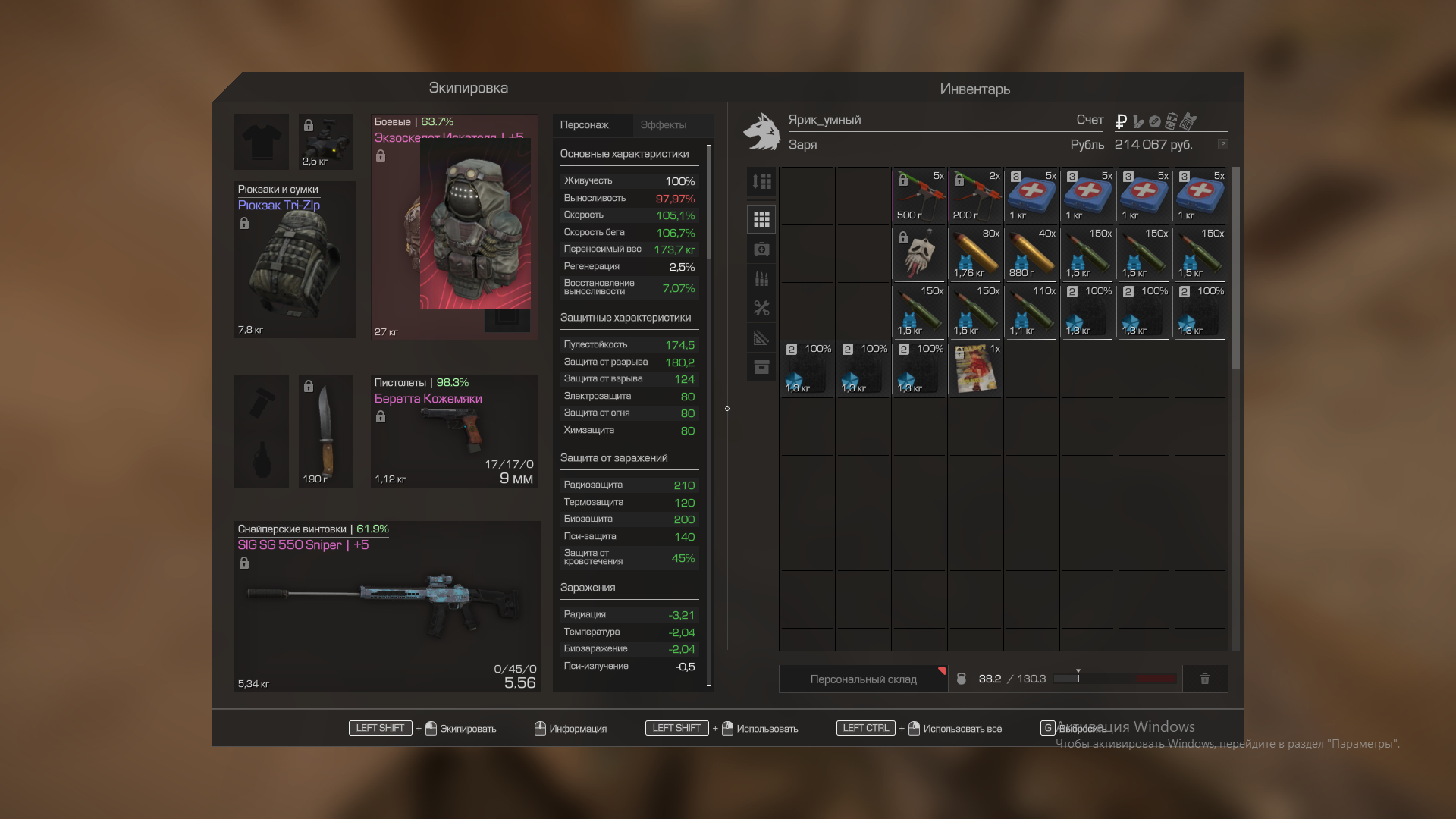Show the tools category filter
The width and height of the screenshot is (1456, 819).
pyautogui.click(x=761, y=308)
